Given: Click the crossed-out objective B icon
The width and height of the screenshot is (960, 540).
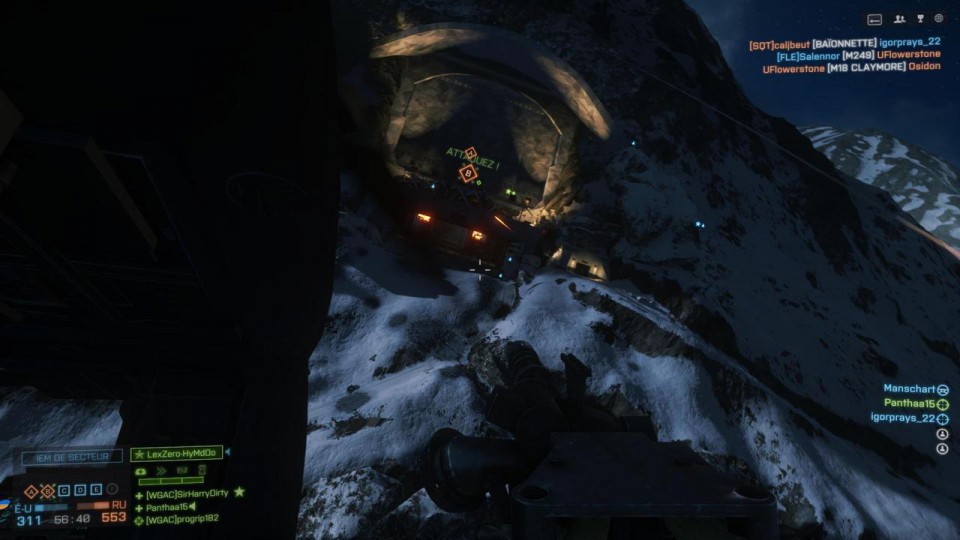Looking at the screenshot, I should (x=47, y=491).
